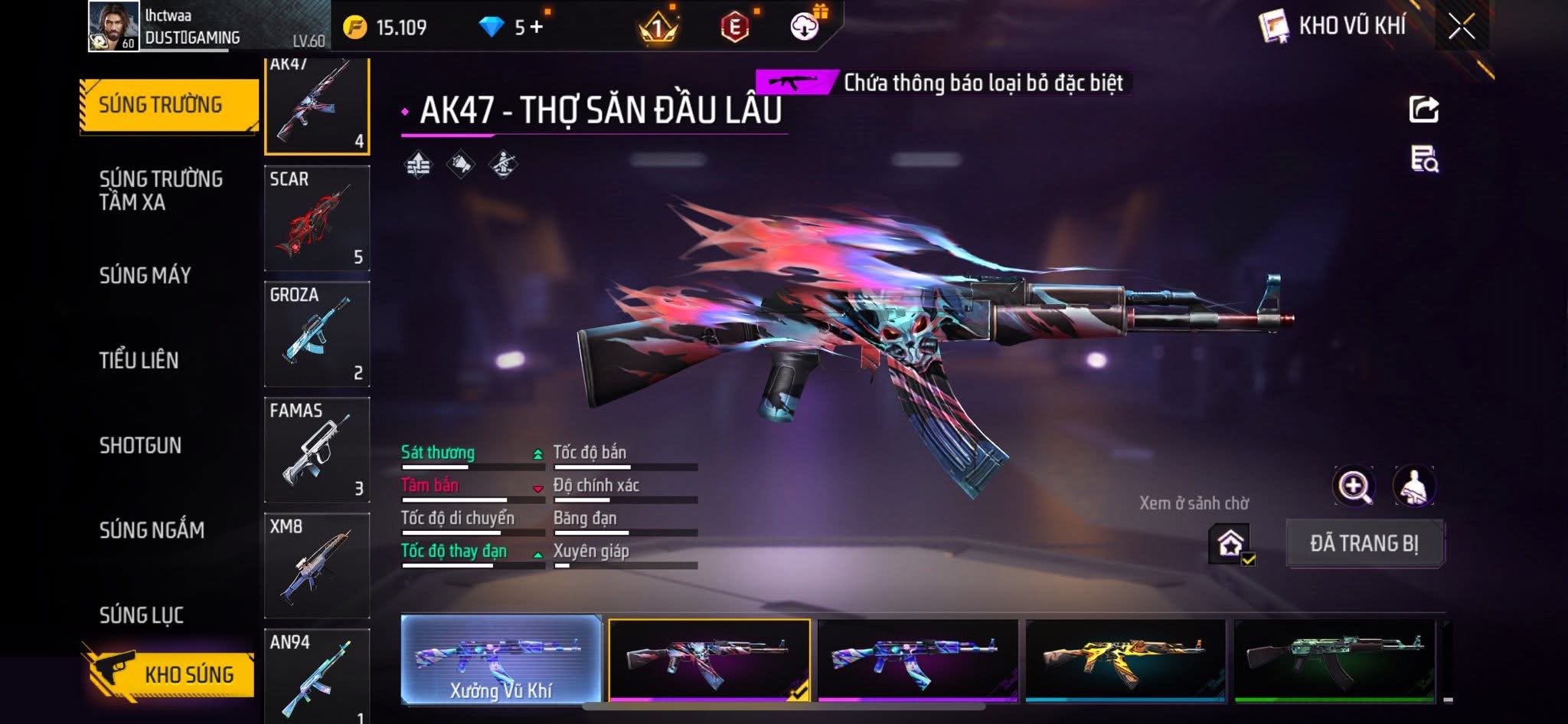Viewport: 1568px width, 724px height.
Task: Open the Súng Máy category
Action: tap(145, 275)
